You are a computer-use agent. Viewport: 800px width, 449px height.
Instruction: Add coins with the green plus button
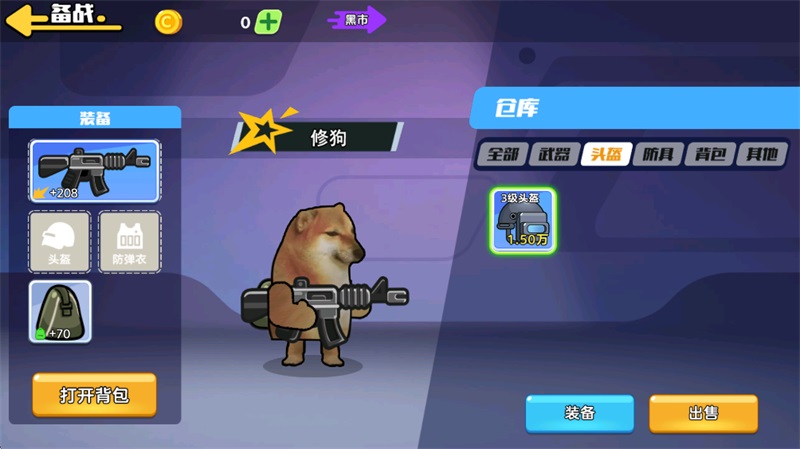click(x=268, y=22)
